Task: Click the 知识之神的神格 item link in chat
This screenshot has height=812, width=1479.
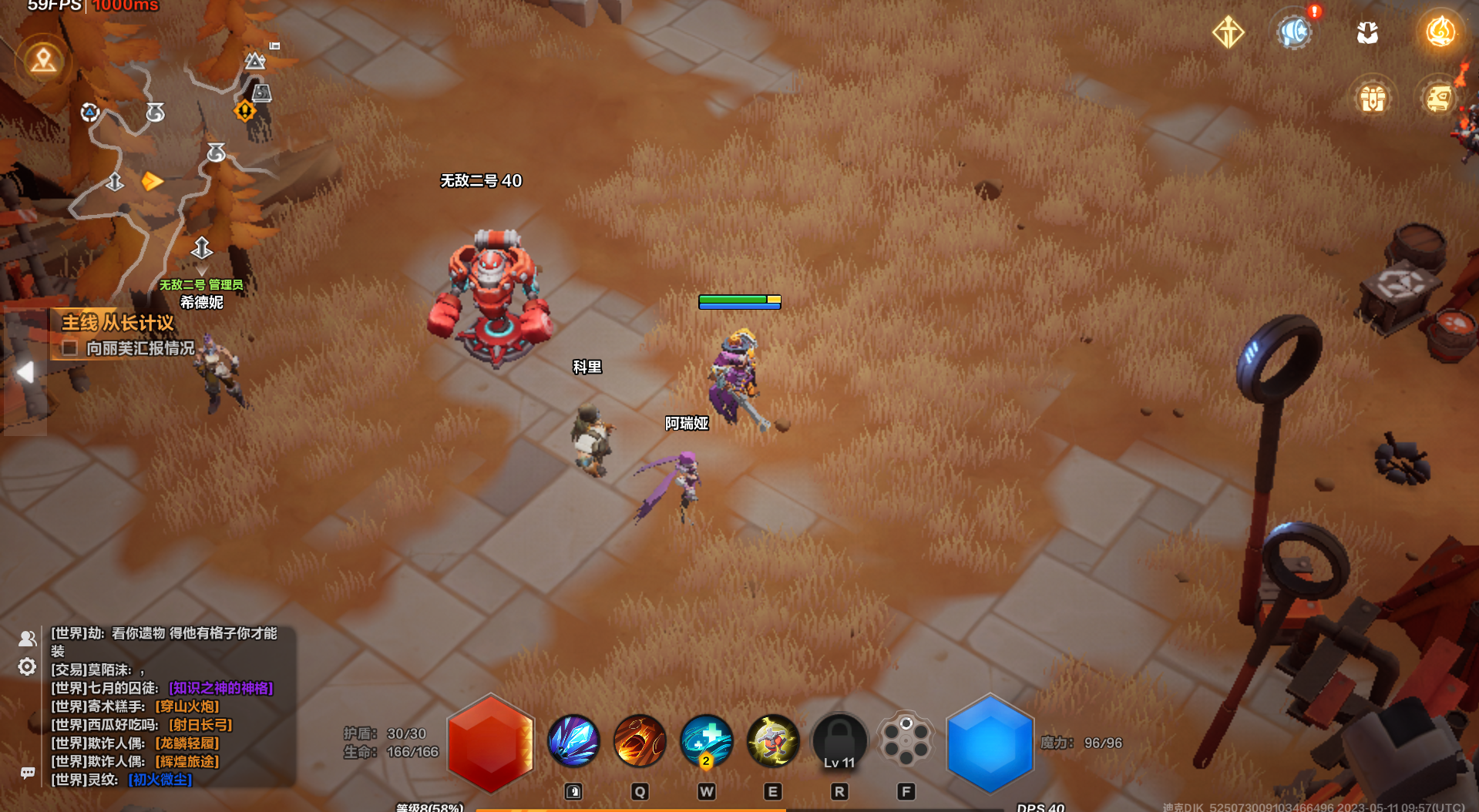Action: (x=221, y=688)
